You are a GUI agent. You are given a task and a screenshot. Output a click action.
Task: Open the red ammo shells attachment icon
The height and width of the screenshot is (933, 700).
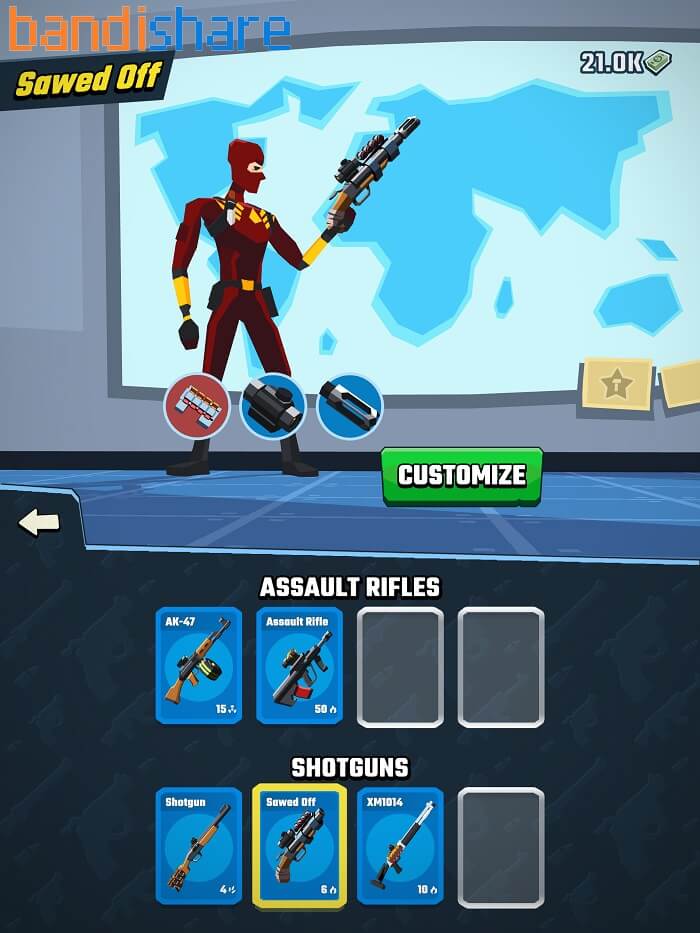(197, 406)
